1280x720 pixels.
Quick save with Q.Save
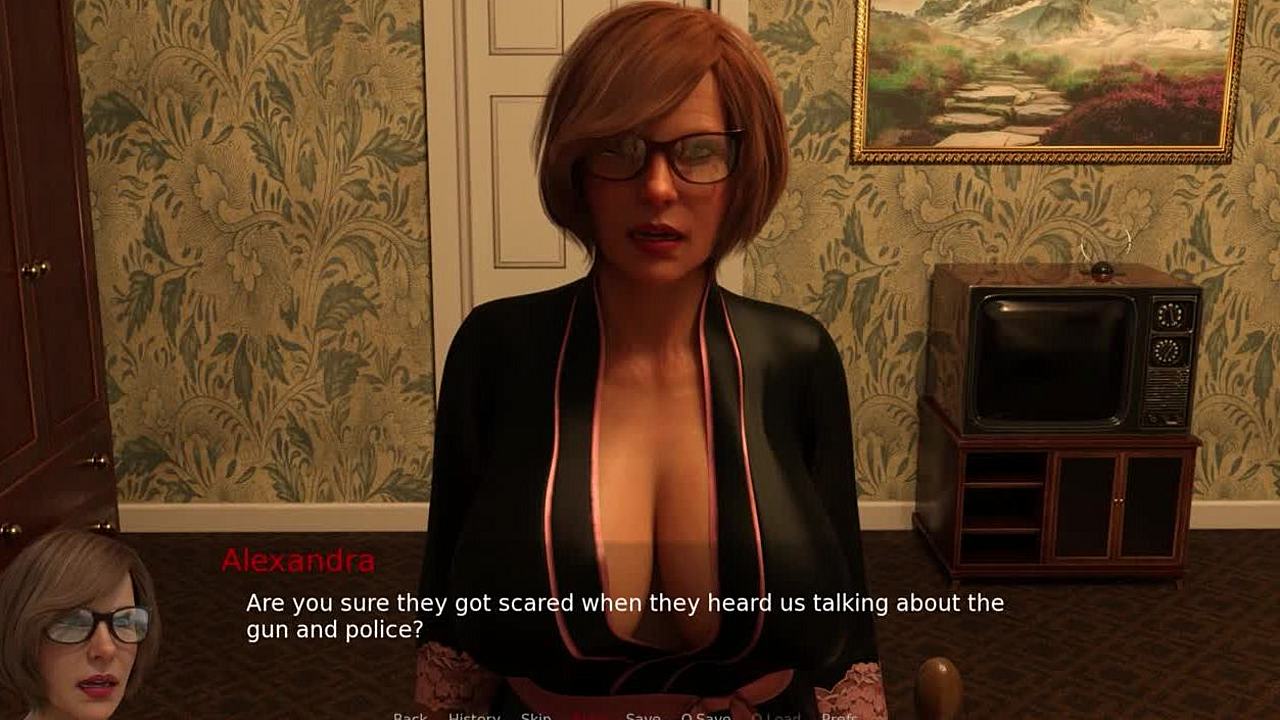tap(705, 716)
